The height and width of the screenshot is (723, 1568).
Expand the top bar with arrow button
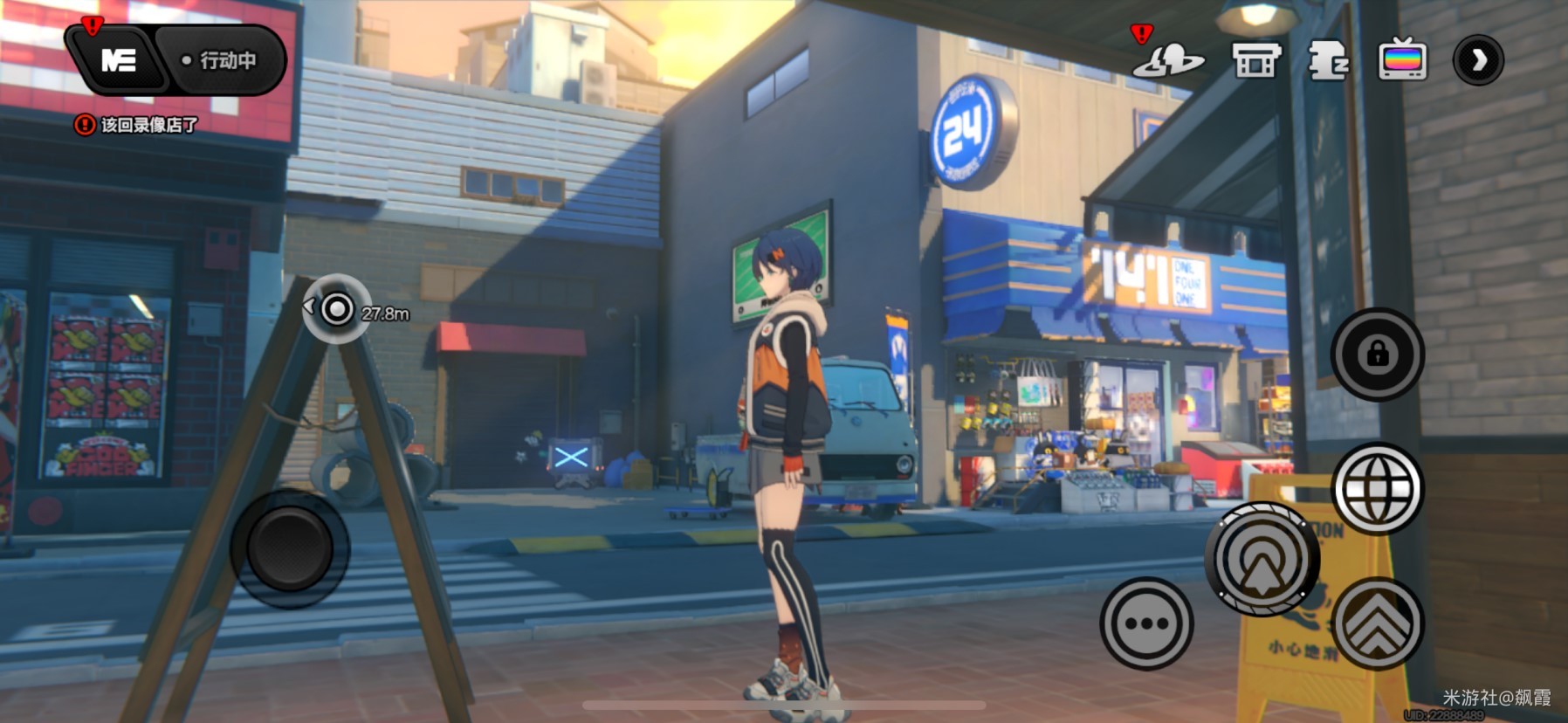1477,60
